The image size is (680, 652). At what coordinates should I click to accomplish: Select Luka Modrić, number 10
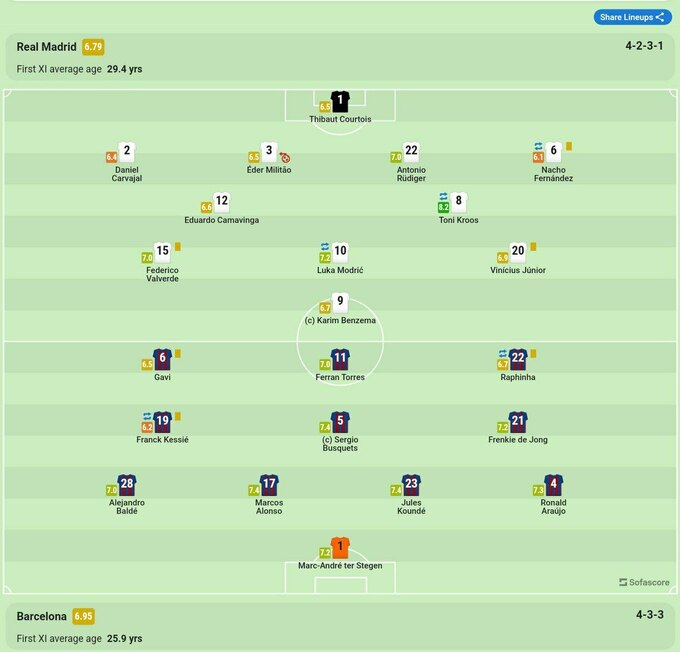click(340, 253)
